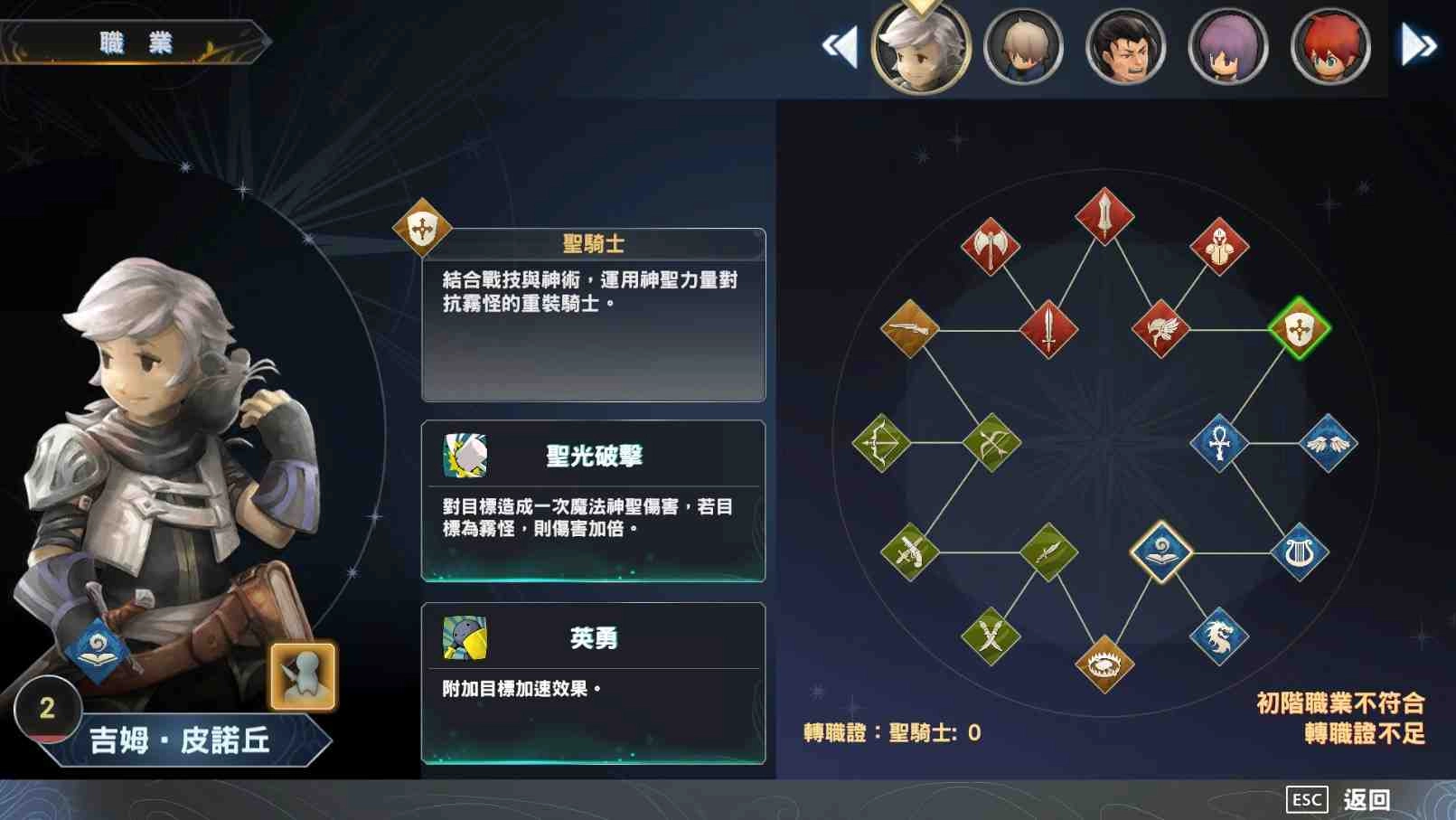Select the blue ankh White Mage node
The image size is (1456, 820).
(1220, 443)
